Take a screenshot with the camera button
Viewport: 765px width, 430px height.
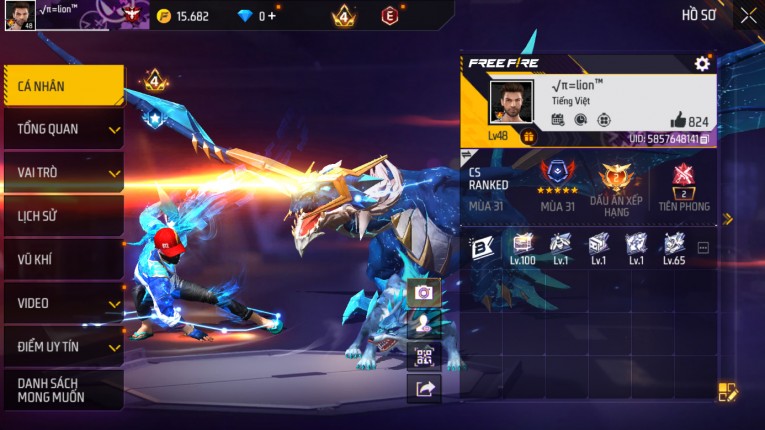click(424, 292)
